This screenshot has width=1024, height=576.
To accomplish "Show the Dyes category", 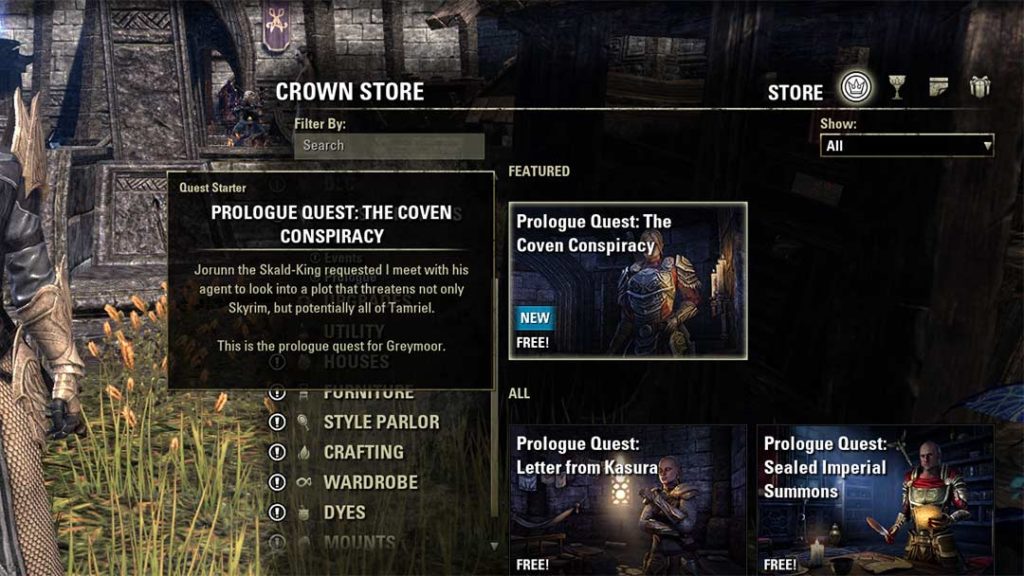I will point(344,512).
